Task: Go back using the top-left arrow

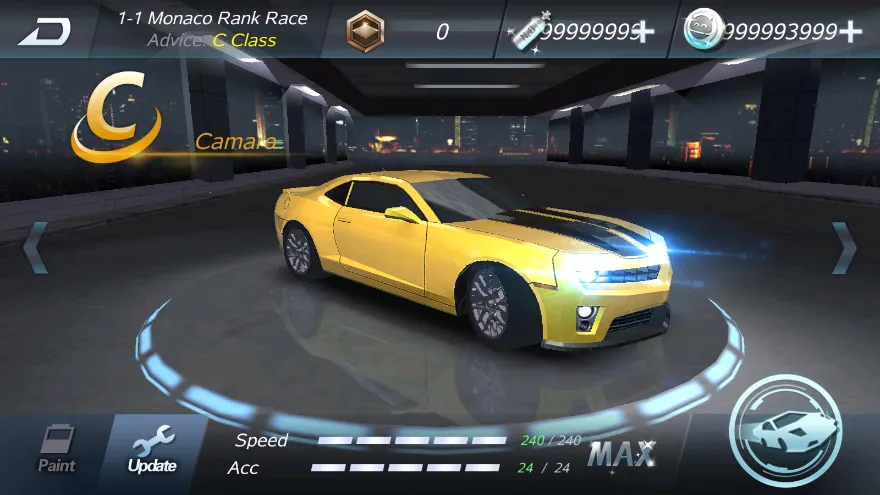Action: point(44,31)
